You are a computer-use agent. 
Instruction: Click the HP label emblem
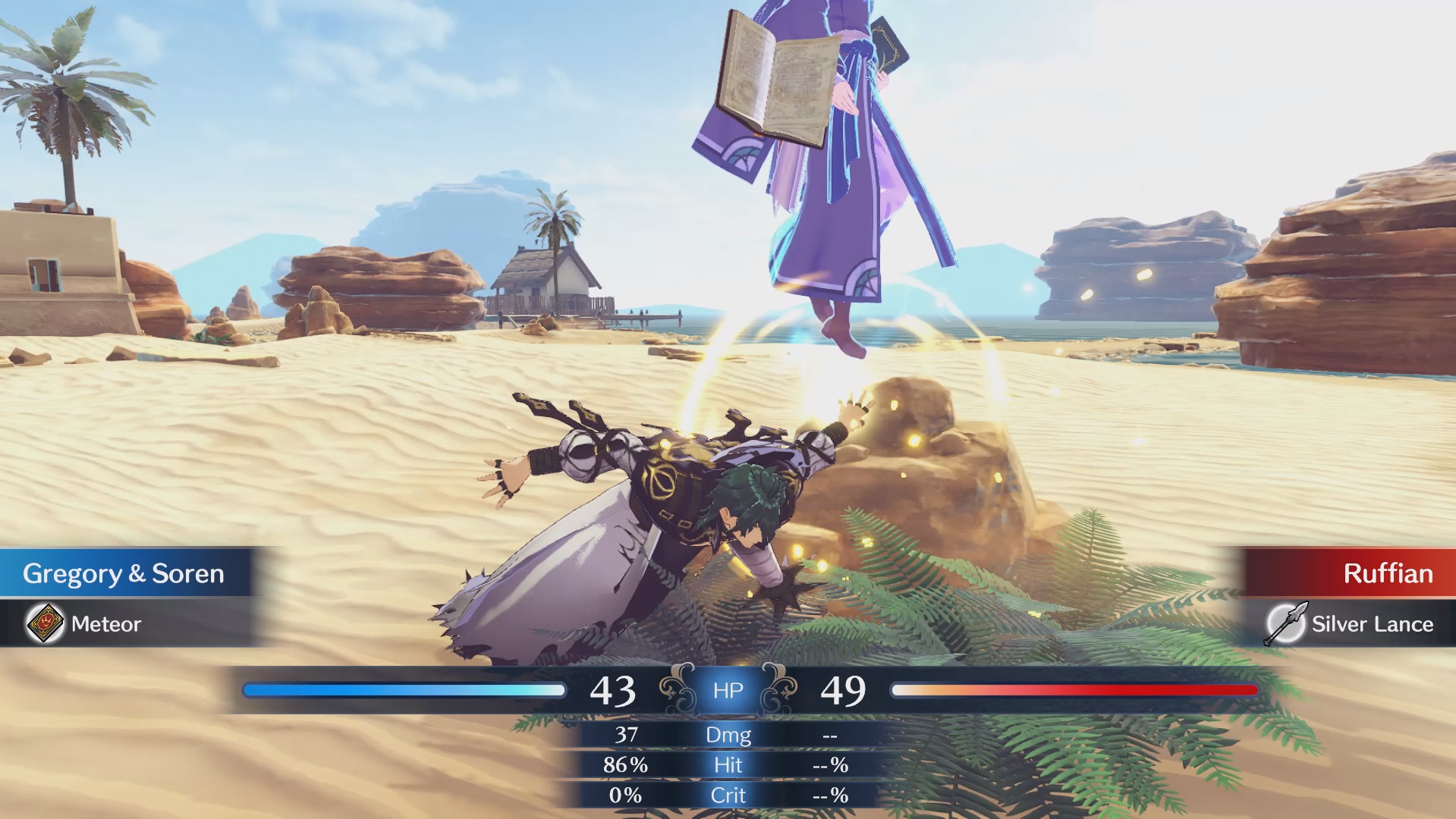point(728,690)
